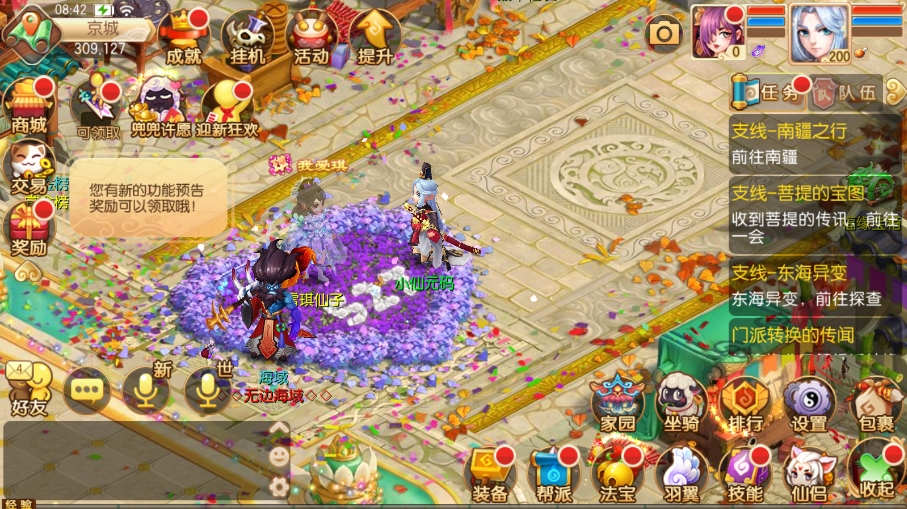Image resolution: width=907 pixels, height=509 pixels.
Task: Tap the 提升 upgrade arrow icon
Action: pyautogui.click(x=374, y=38)
